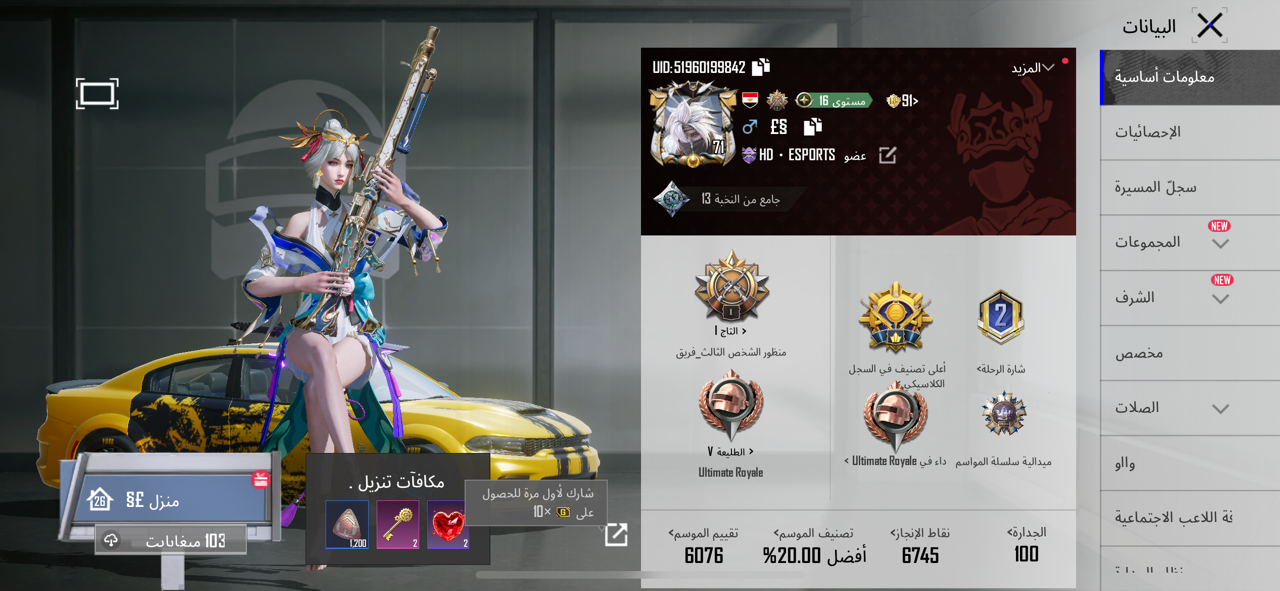Image resolution: width=1280 pixels, height=591 pixels.
Task: View the شارة الرحلة badge
Action: tap(1001, 320)
